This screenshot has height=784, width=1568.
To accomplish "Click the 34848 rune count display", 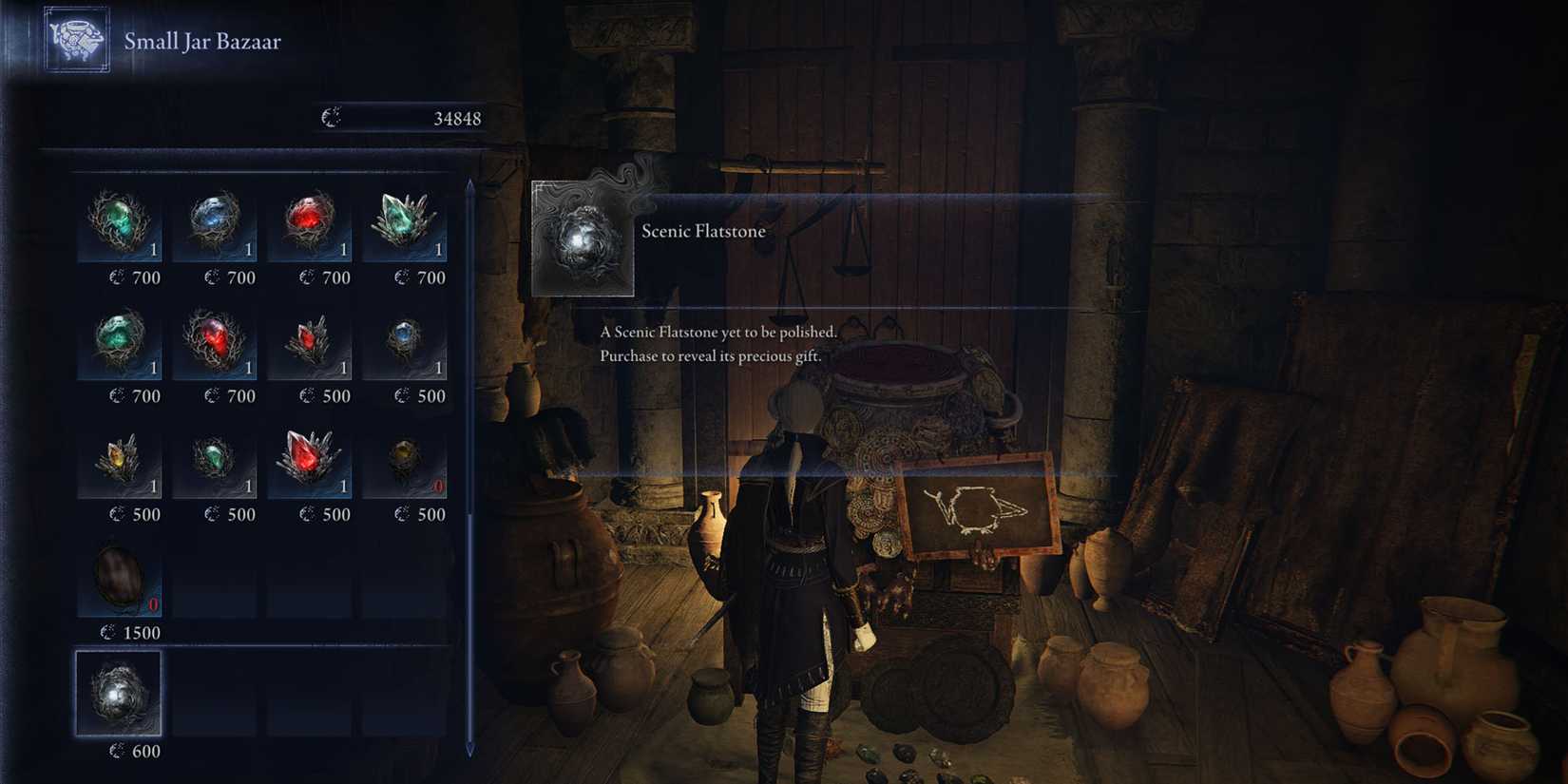I will pyautogui.click(x=457, y=118).
